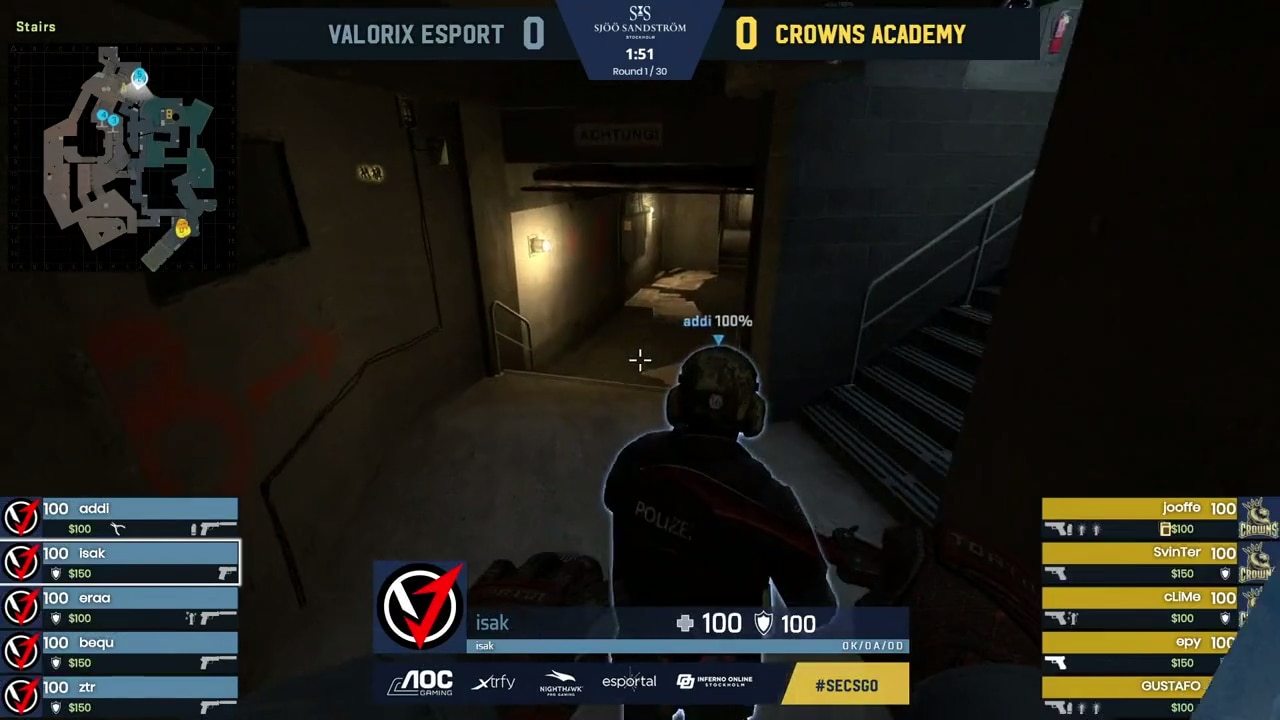Viewport: 1280px width, 720px height.
Task: Click cLiMe's armor shield icon
Action: 1225,618
